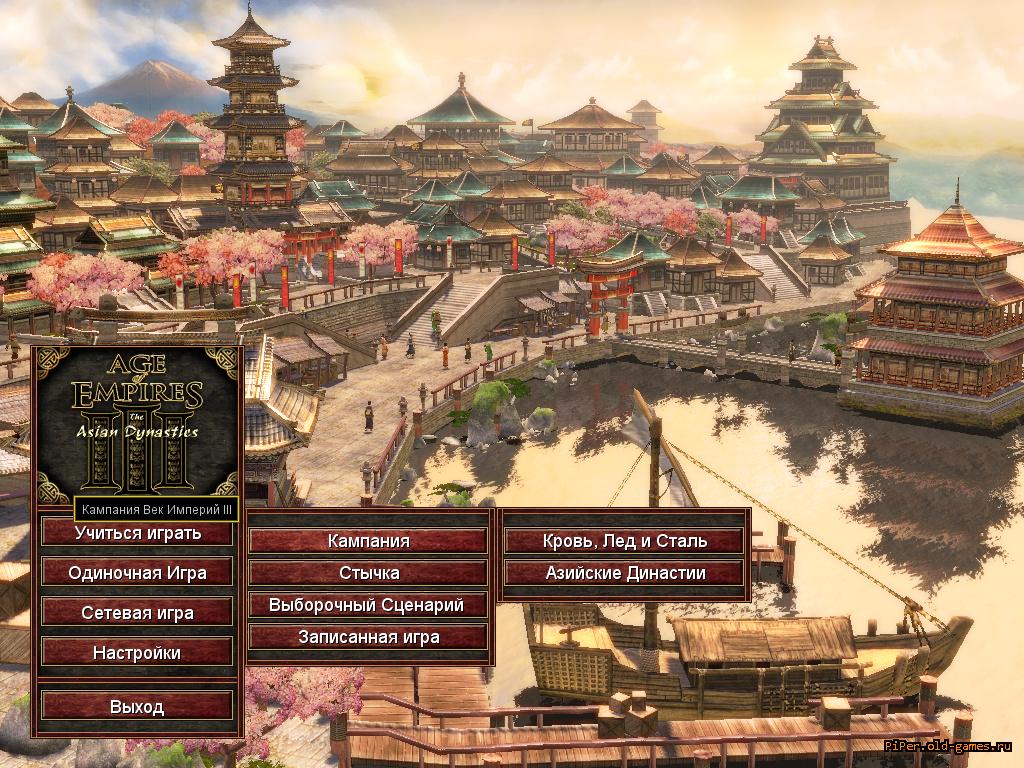Select Одиночная Игра single player
The width and height of the screenshot is (1024, 768).
point(137,573)
